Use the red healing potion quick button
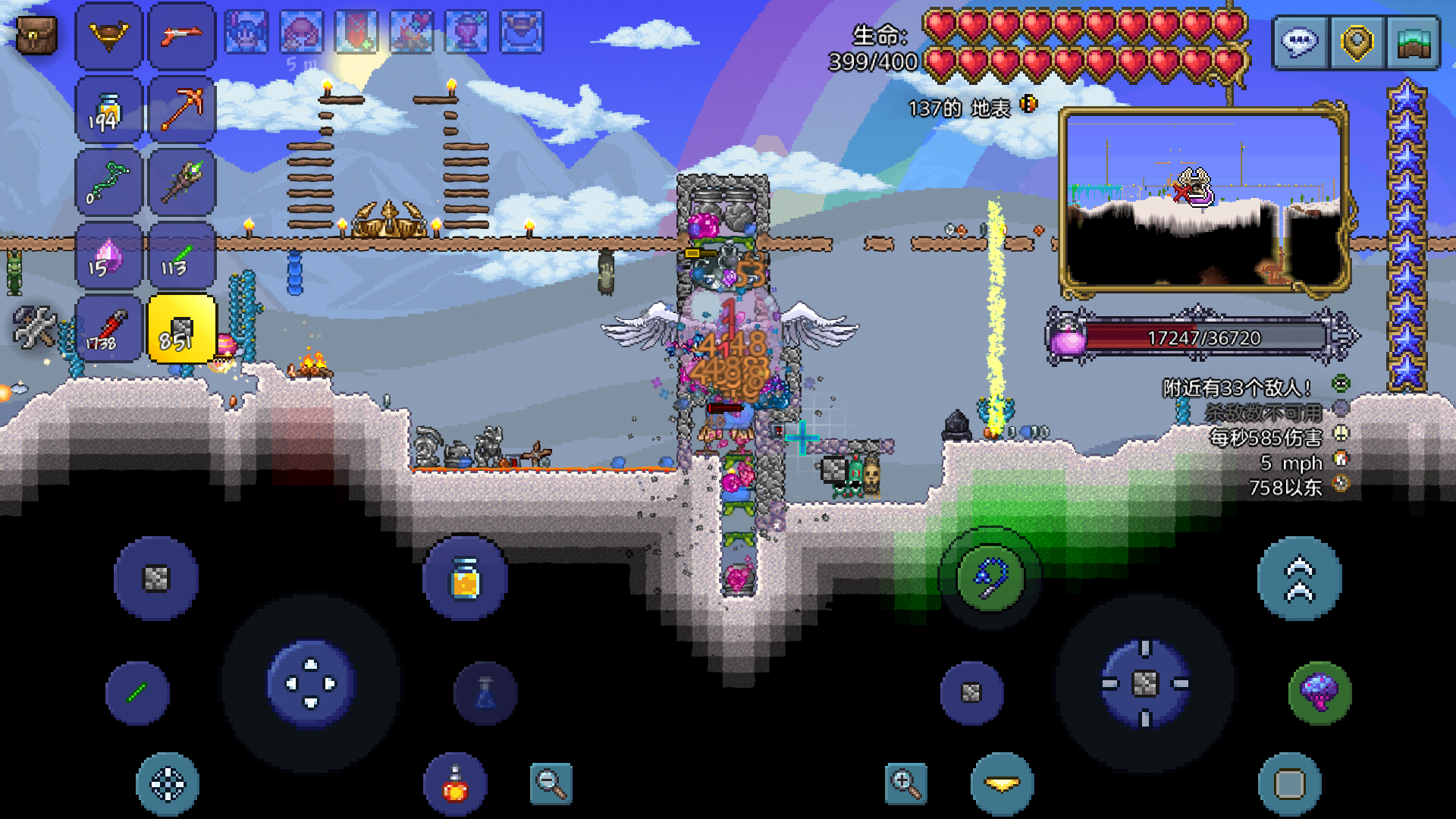 coord(455,786)
